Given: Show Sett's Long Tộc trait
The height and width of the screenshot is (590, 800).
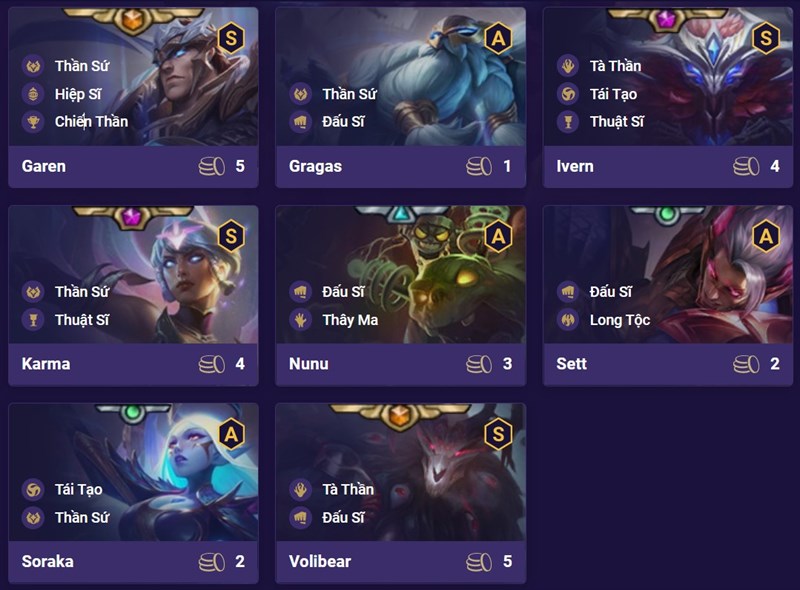Looking at the screenshot, I should click(x=619, y=320).
